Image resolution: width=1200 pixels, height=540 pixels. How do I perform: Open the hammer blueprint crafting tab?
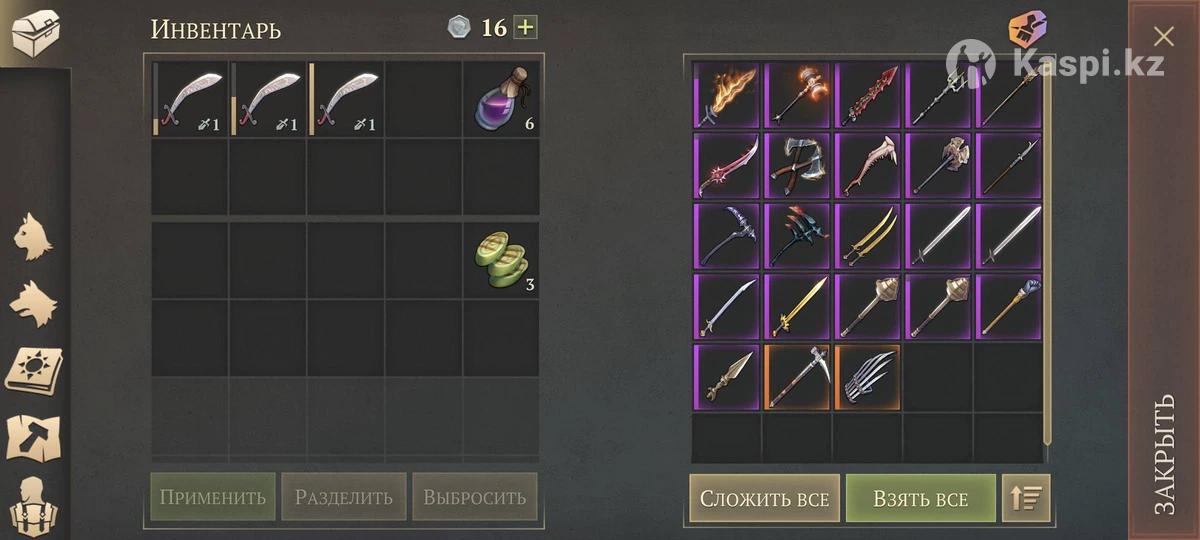[33, 437]
